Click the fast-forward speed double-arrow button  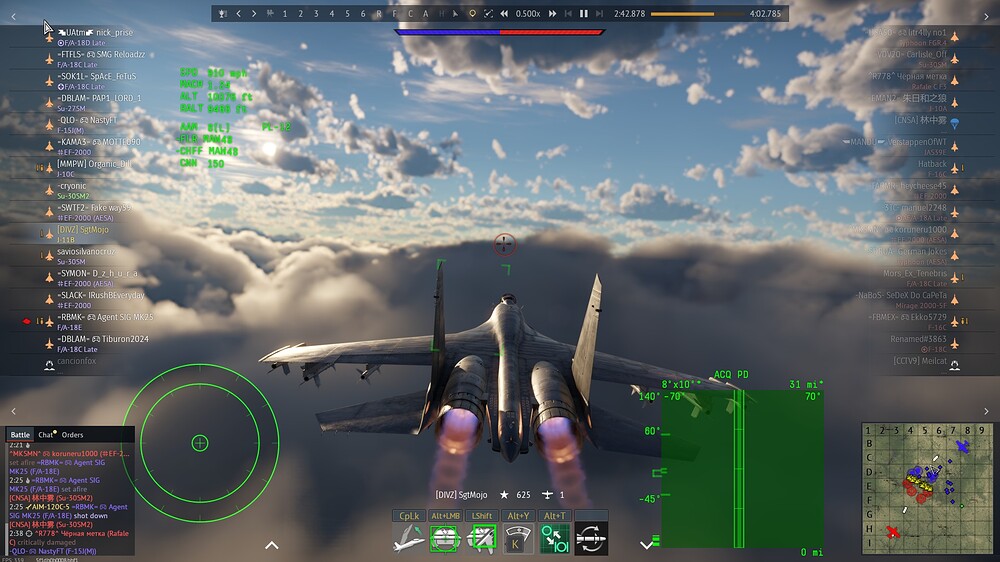pos(551,14)
